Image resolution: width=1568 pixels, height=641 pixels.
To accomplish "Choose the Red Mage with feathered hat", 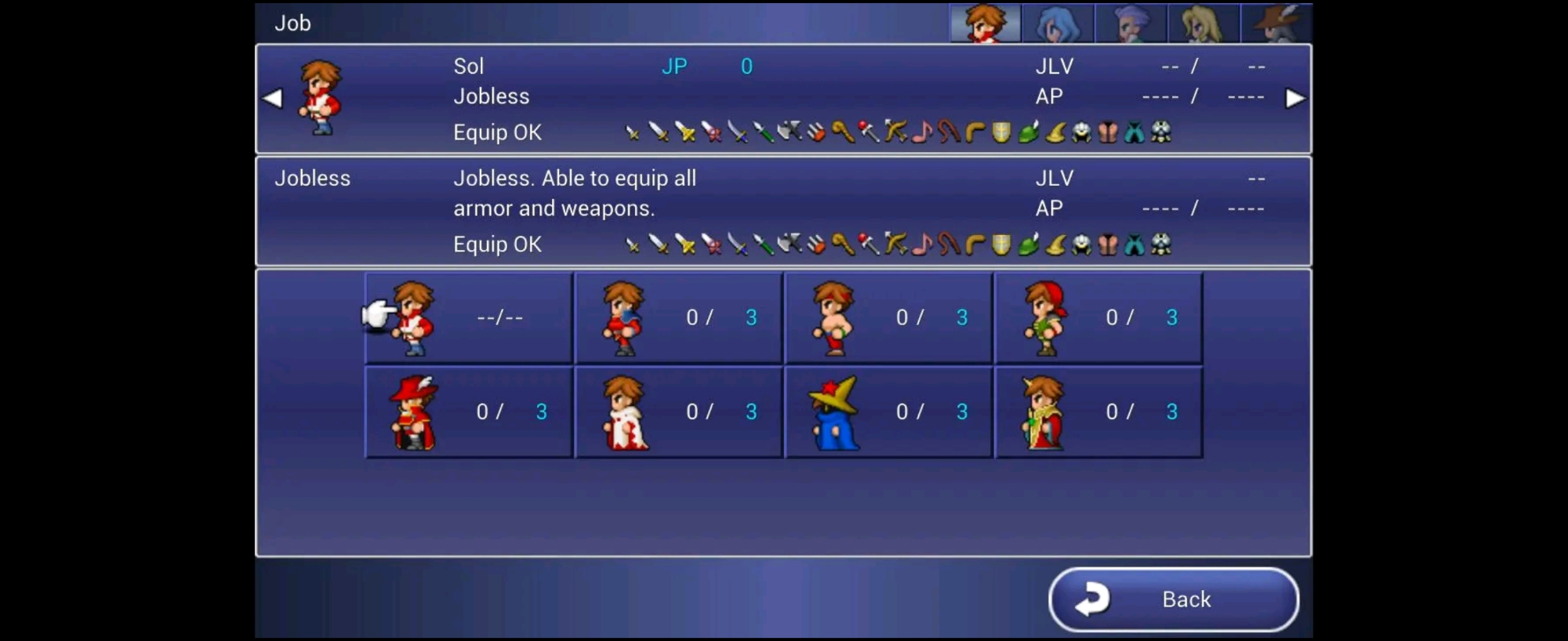I will [469, 412].
